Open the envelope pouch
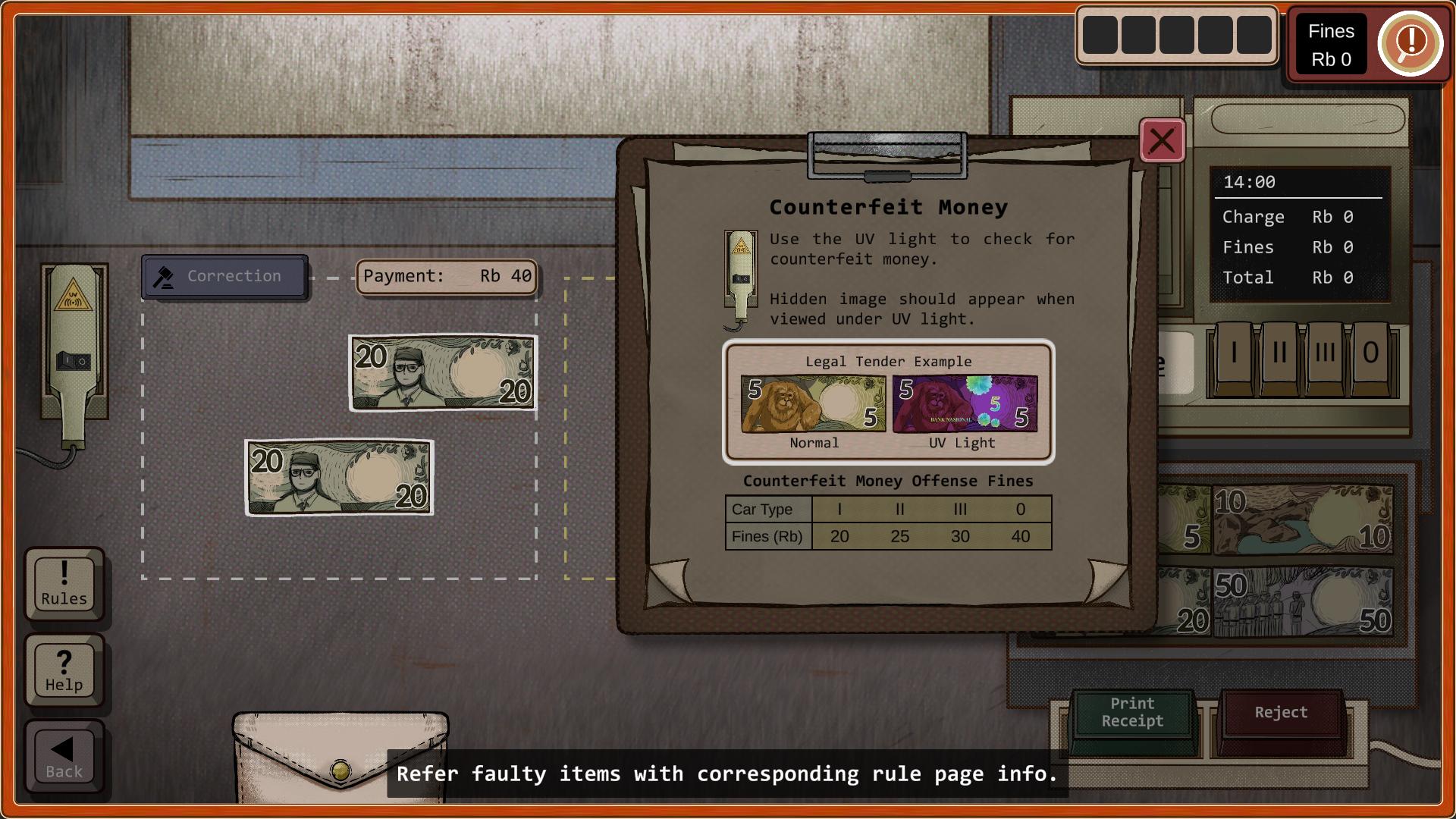 pos(340,755)
